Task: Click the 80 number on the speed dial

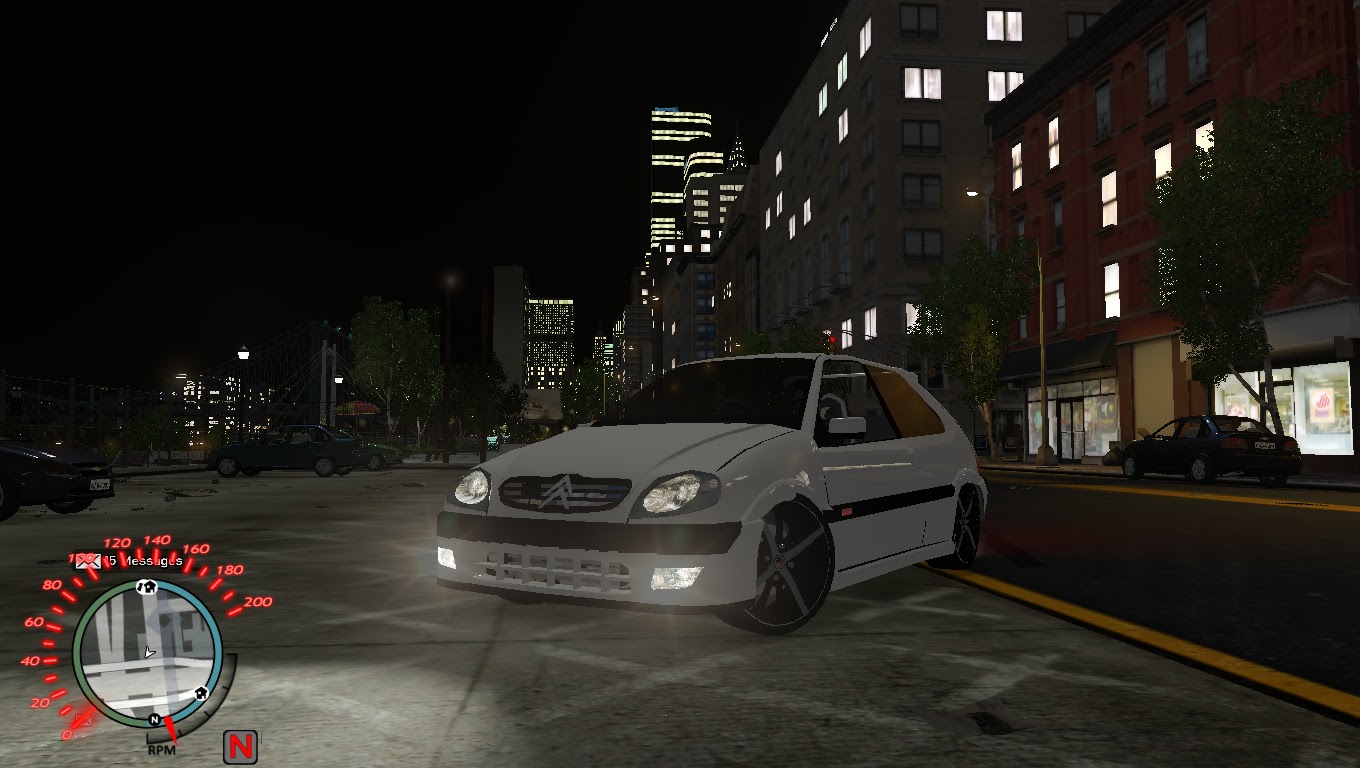Action: tap(51, 586)
